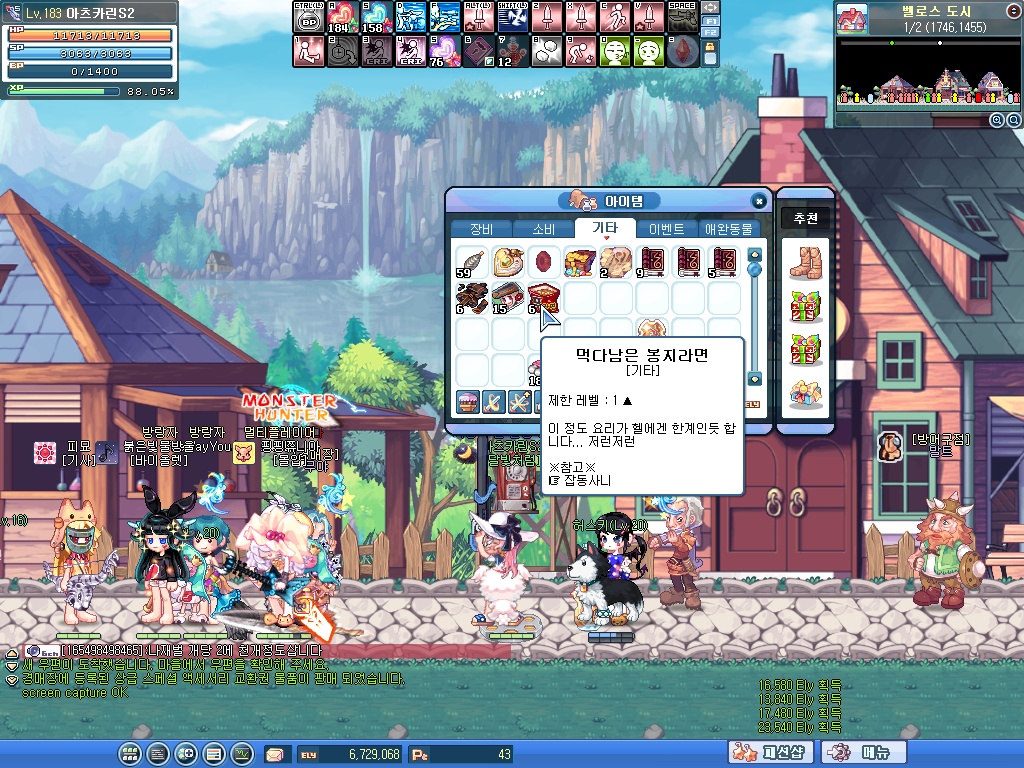Pick the feather item with 59 count
Viewport: 1024px width, 768px height.
(472, 262)
